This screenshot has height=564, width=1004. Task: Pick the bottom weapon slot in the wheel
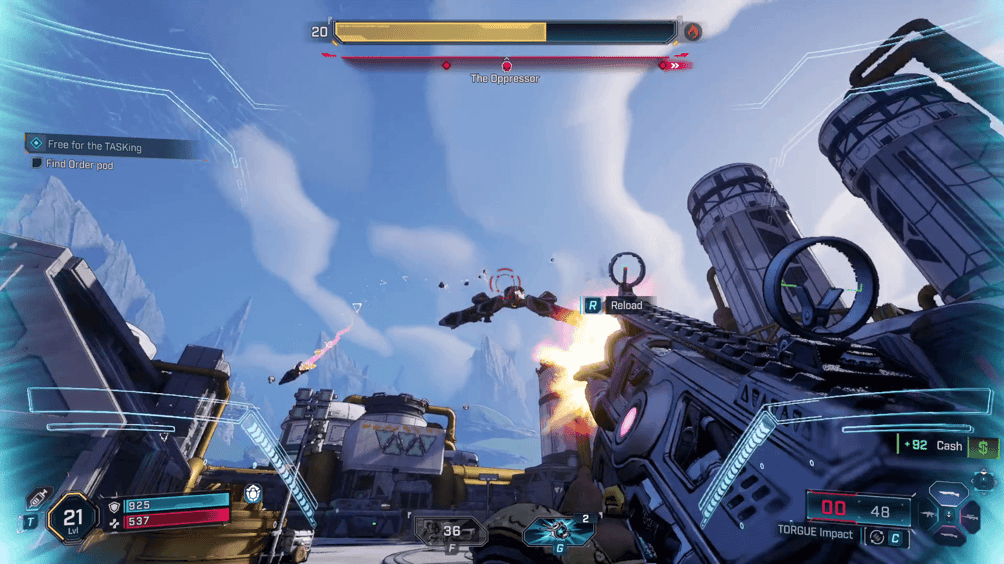coord(949,536)
